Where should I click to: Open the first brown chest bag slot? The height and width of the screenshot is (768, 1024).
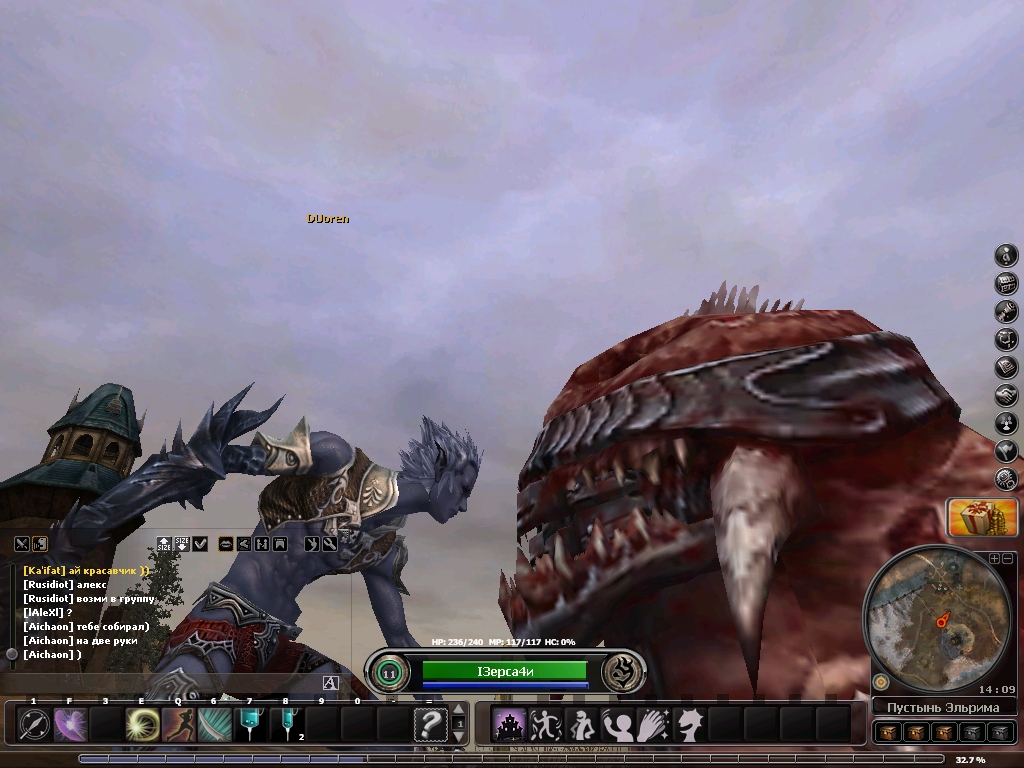(887, 733)
